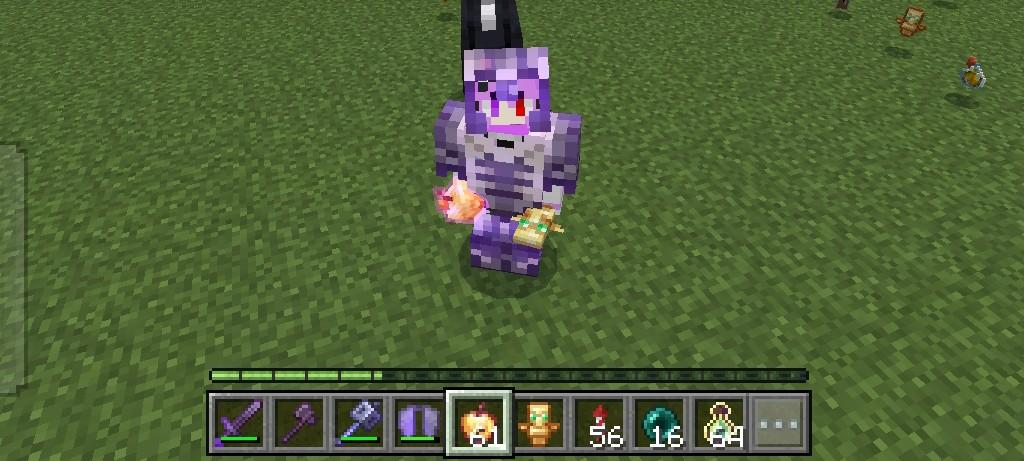Select the bottle o' enchanting slot
Screen dimensions: 1024x461
[x=720, y=422]
